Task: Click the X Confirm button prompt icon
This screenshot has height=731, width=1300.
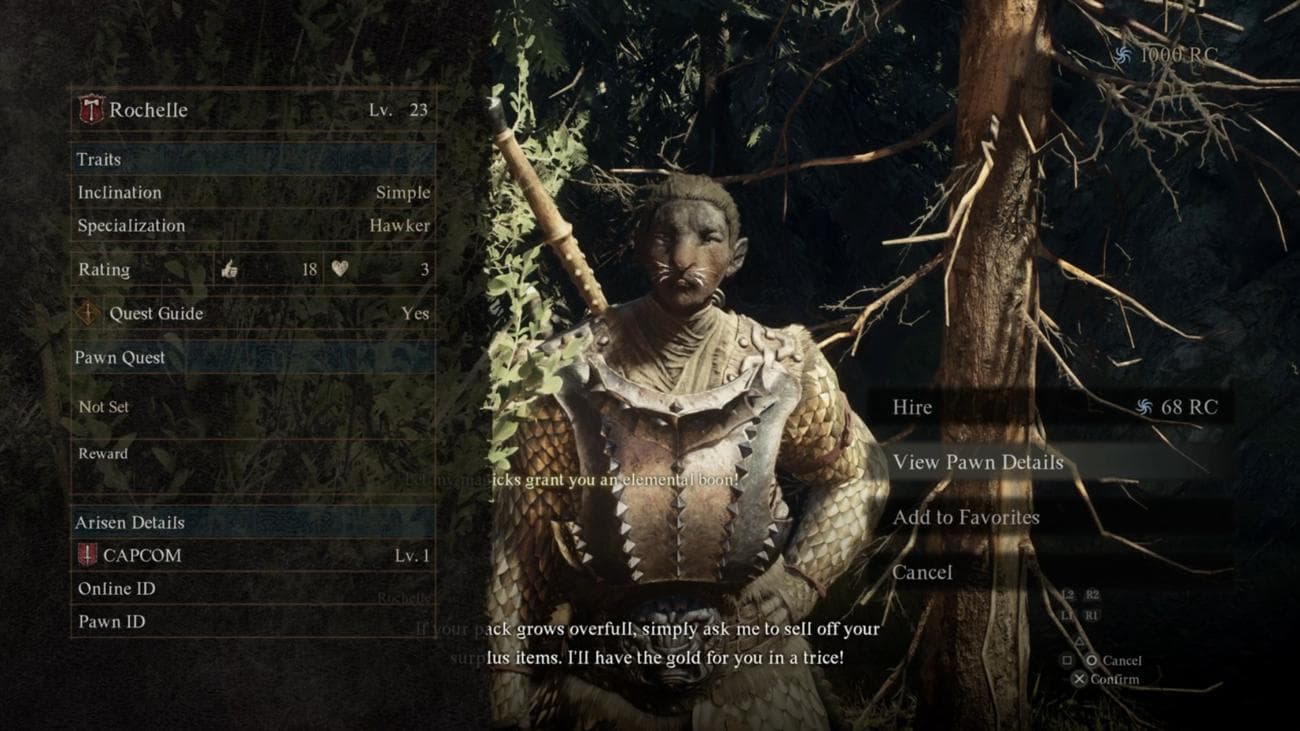Action: pyautogui.click(x=1079, y=679)
